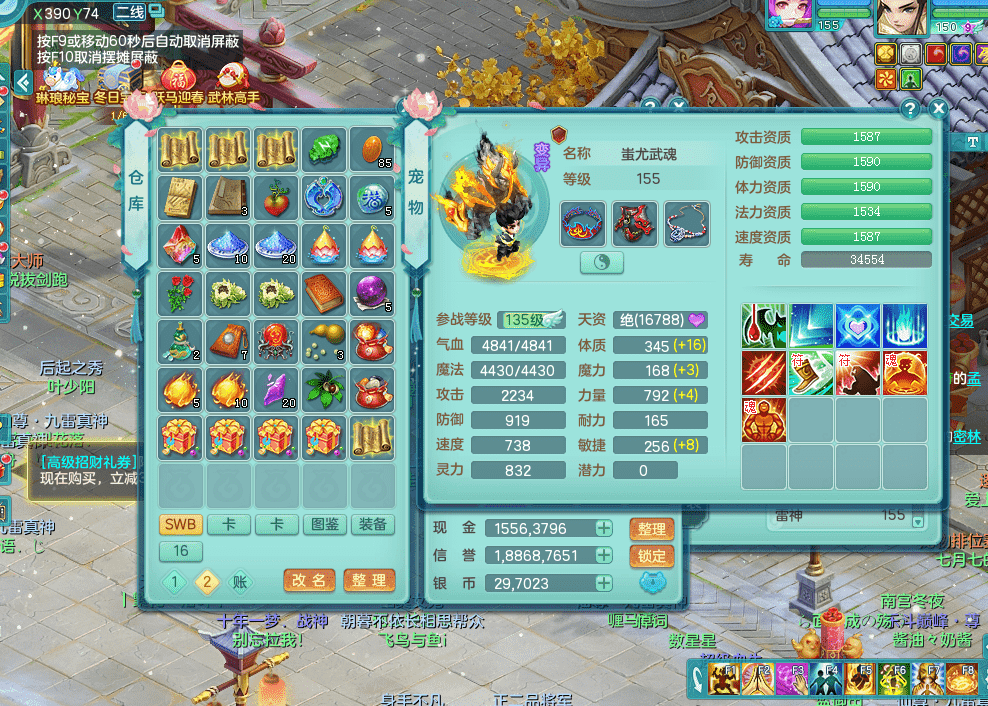Open the 账 diamond tab
The width and height of the screenshot is (988, 706).
tap(238, 582)
